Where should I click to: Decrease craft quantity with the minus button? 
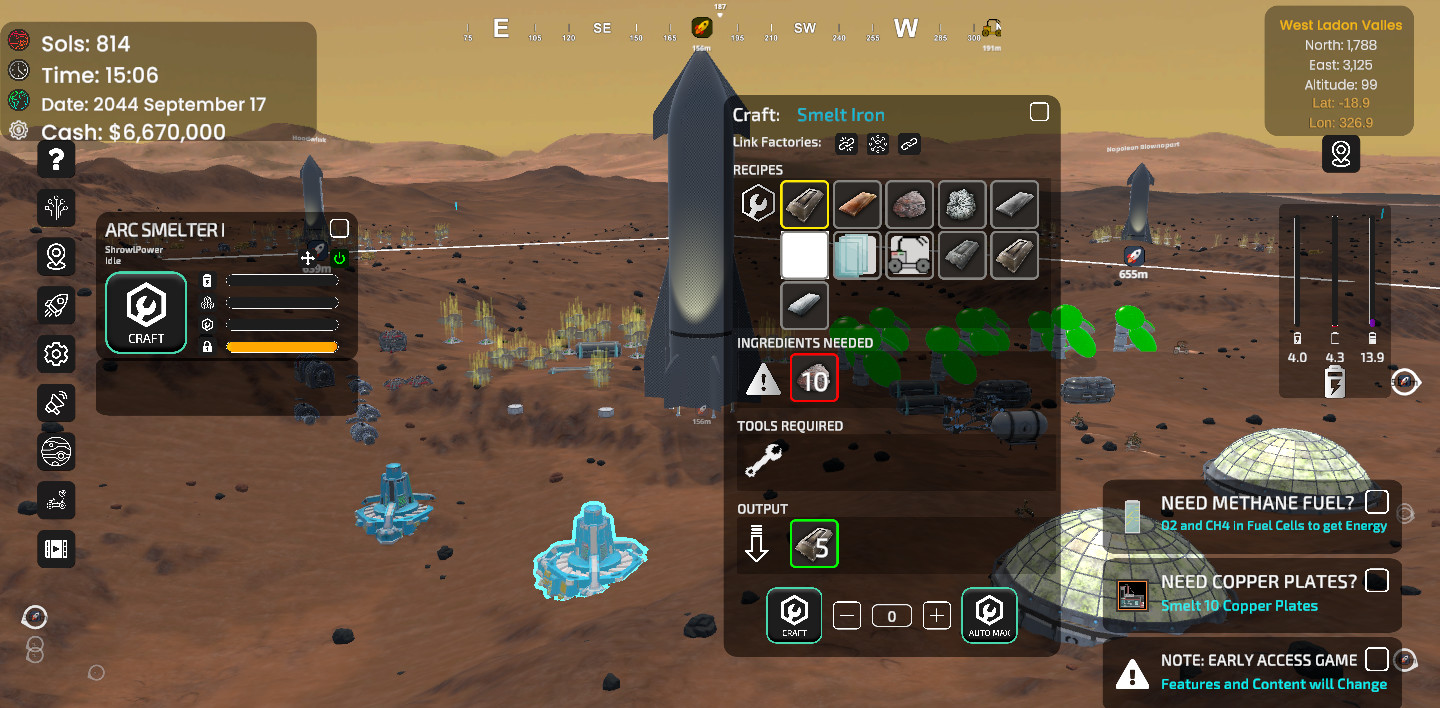point(846,615)
